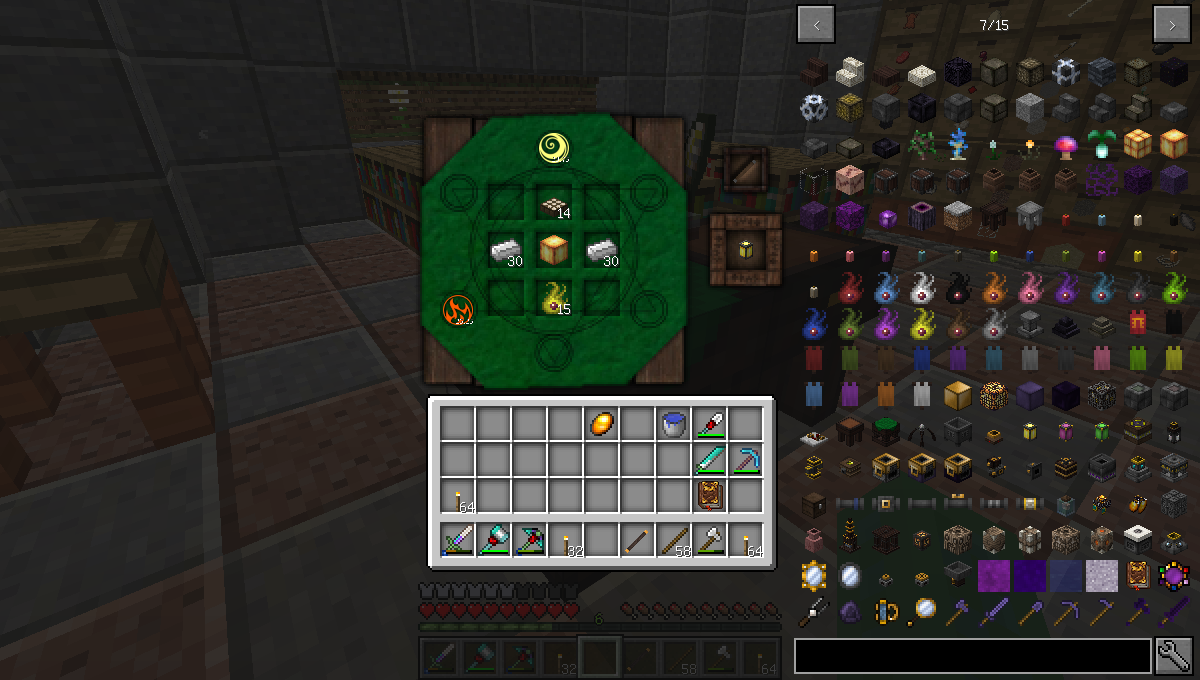Select the diamond pickaxe in the inventory
The image size is (1200, 680).
coord(746,459)
